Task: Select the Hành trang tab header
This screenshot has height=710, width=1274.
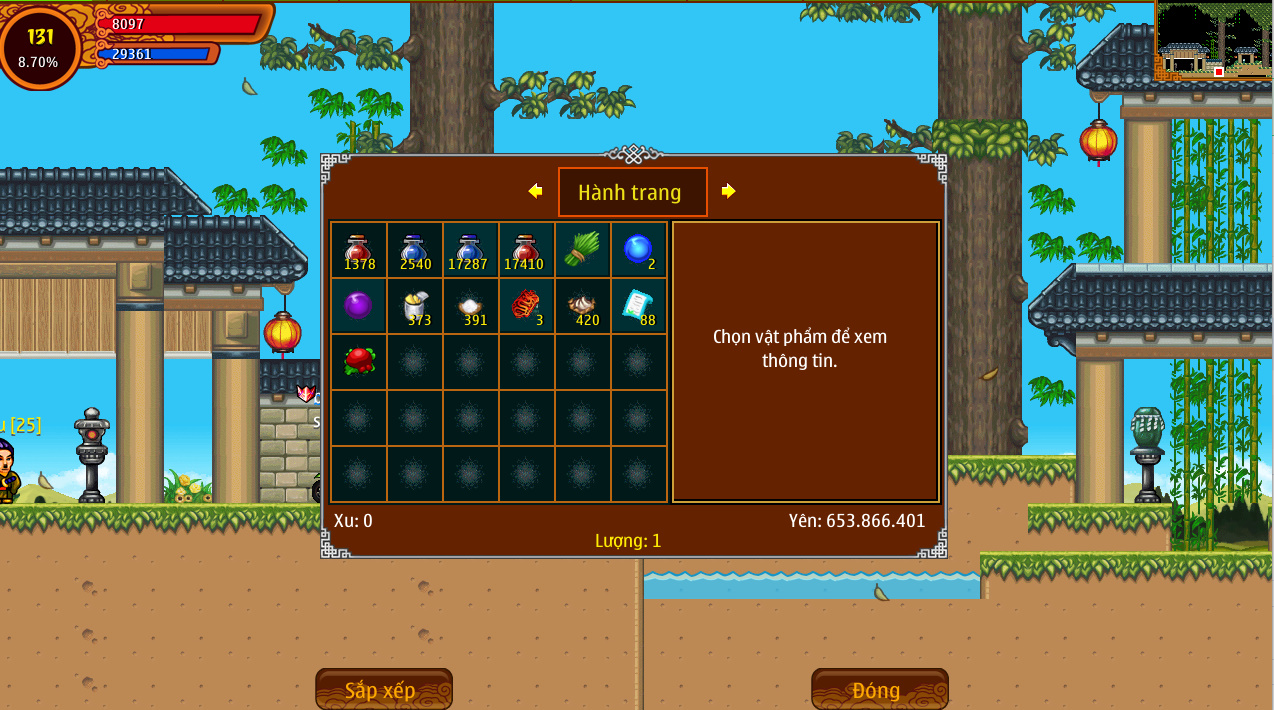Action: [632, 192]
